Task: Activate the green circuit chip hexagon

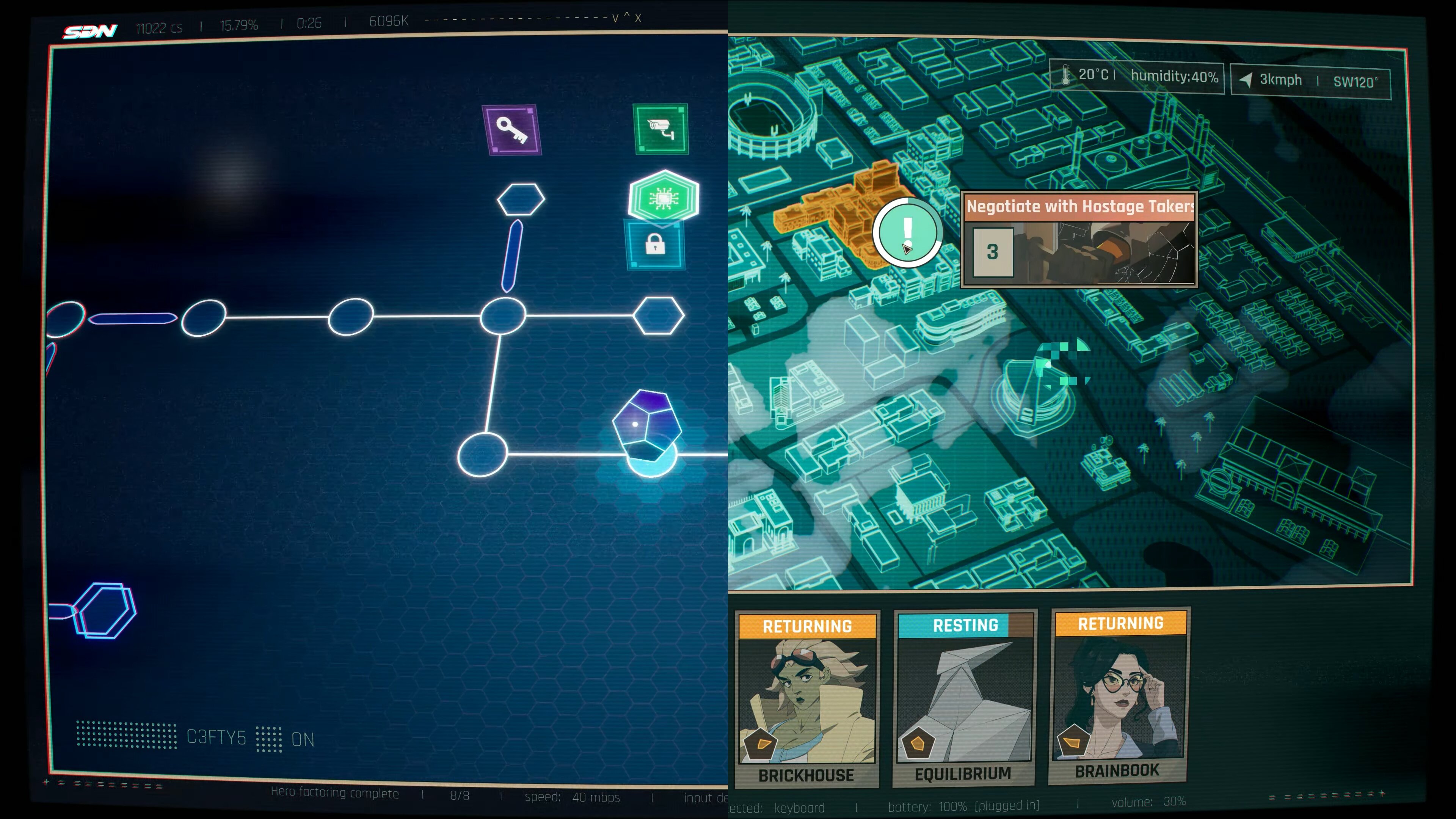Action: [664, 197]
